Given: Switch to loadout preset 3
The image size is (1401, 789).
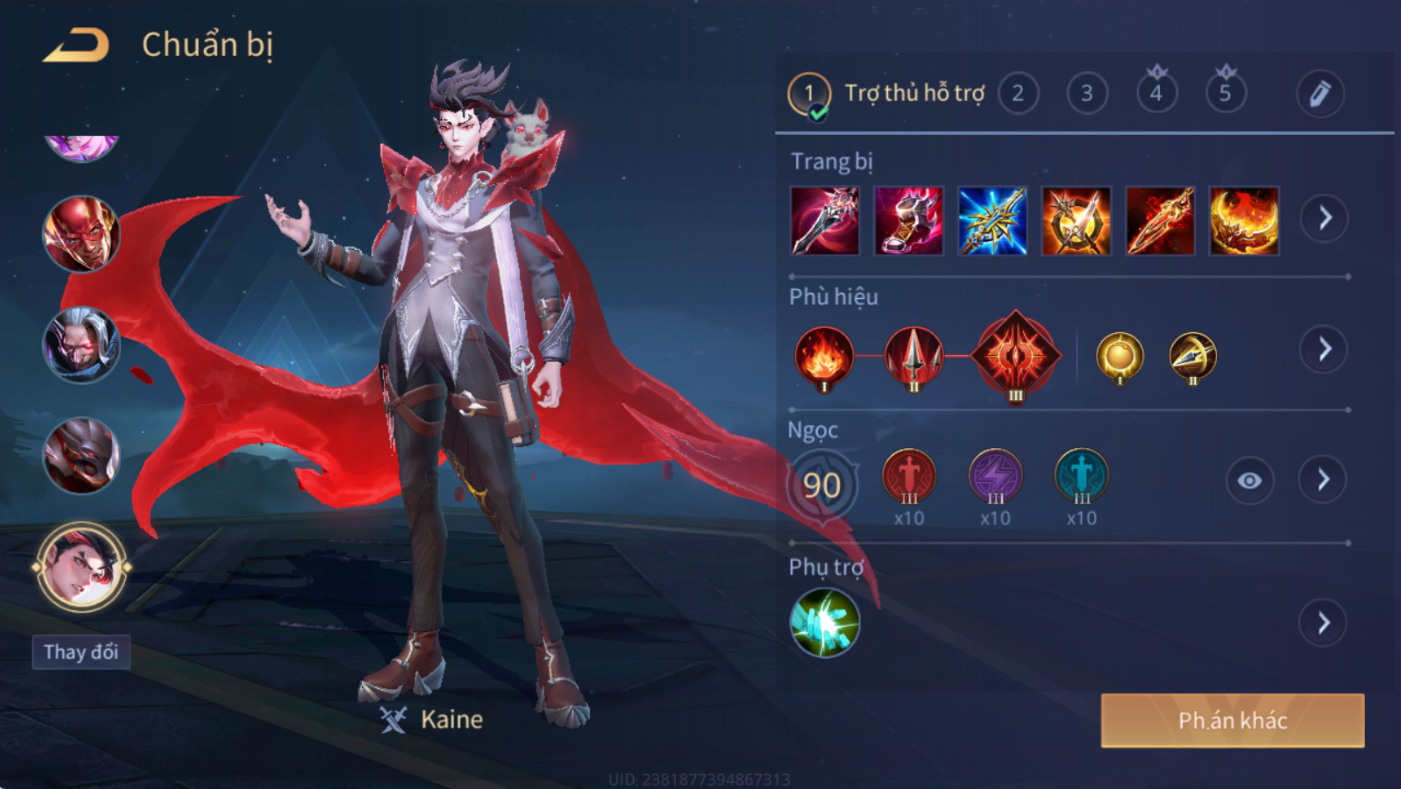Looking at the screenshot, I should tap(1087, 94).
